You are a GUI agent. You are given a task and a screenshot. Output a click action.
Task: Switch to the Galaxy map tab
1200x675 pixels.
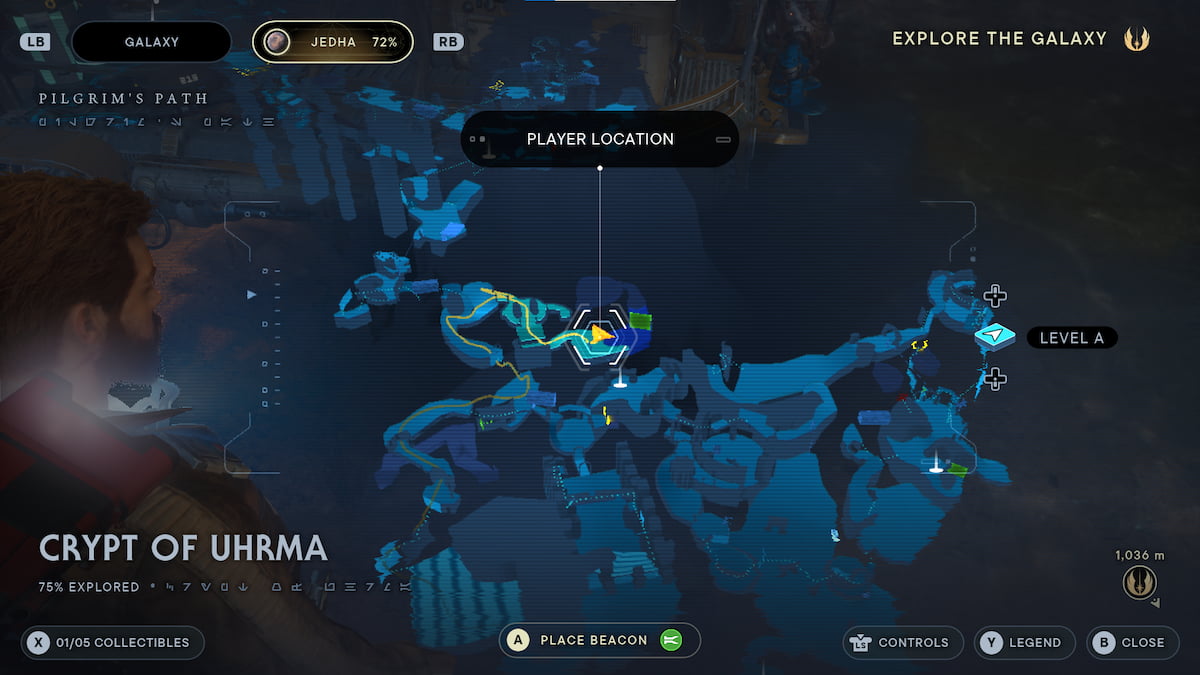pos(151,42)
